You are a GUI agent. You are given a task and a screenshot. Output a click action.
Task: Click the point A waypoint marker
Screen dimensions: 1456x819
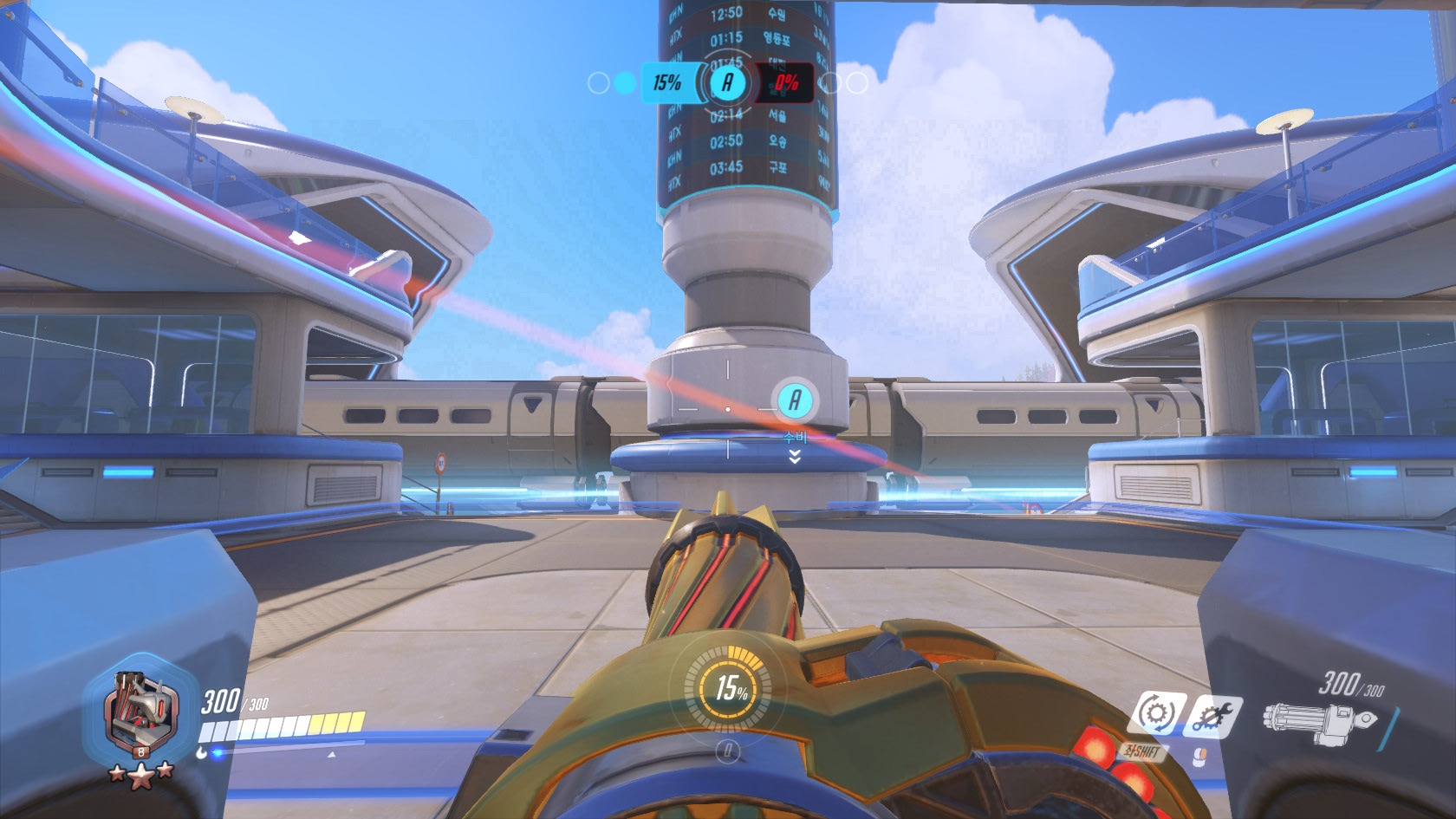pyautogui.click(x=794, y=400)
